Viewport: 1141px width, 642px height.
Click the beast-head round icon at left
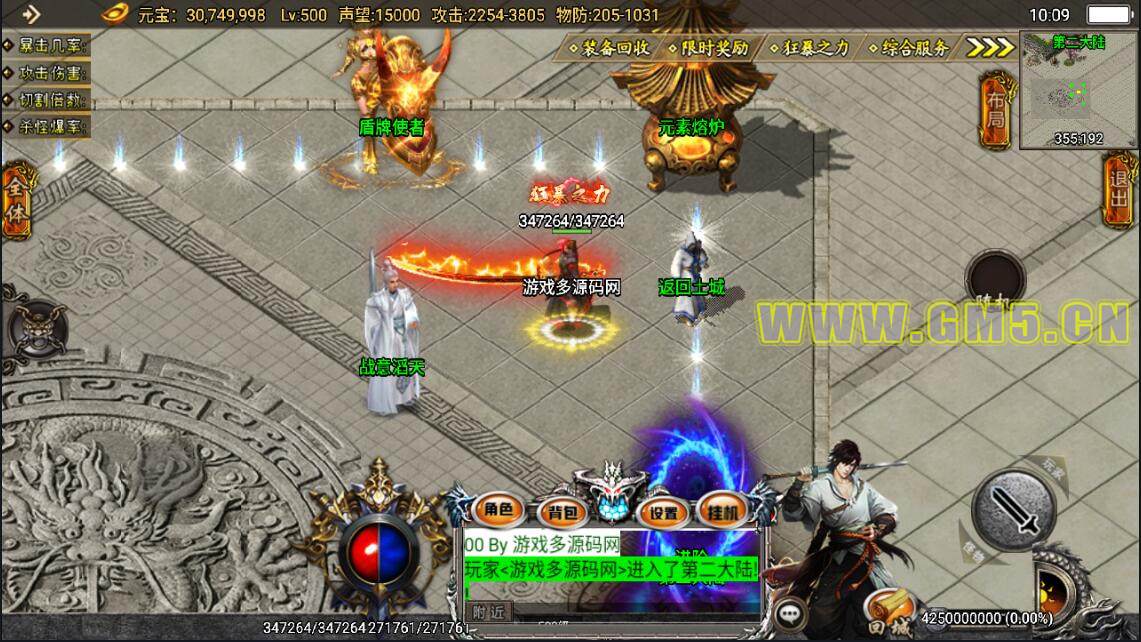click(x=36, y=325)
